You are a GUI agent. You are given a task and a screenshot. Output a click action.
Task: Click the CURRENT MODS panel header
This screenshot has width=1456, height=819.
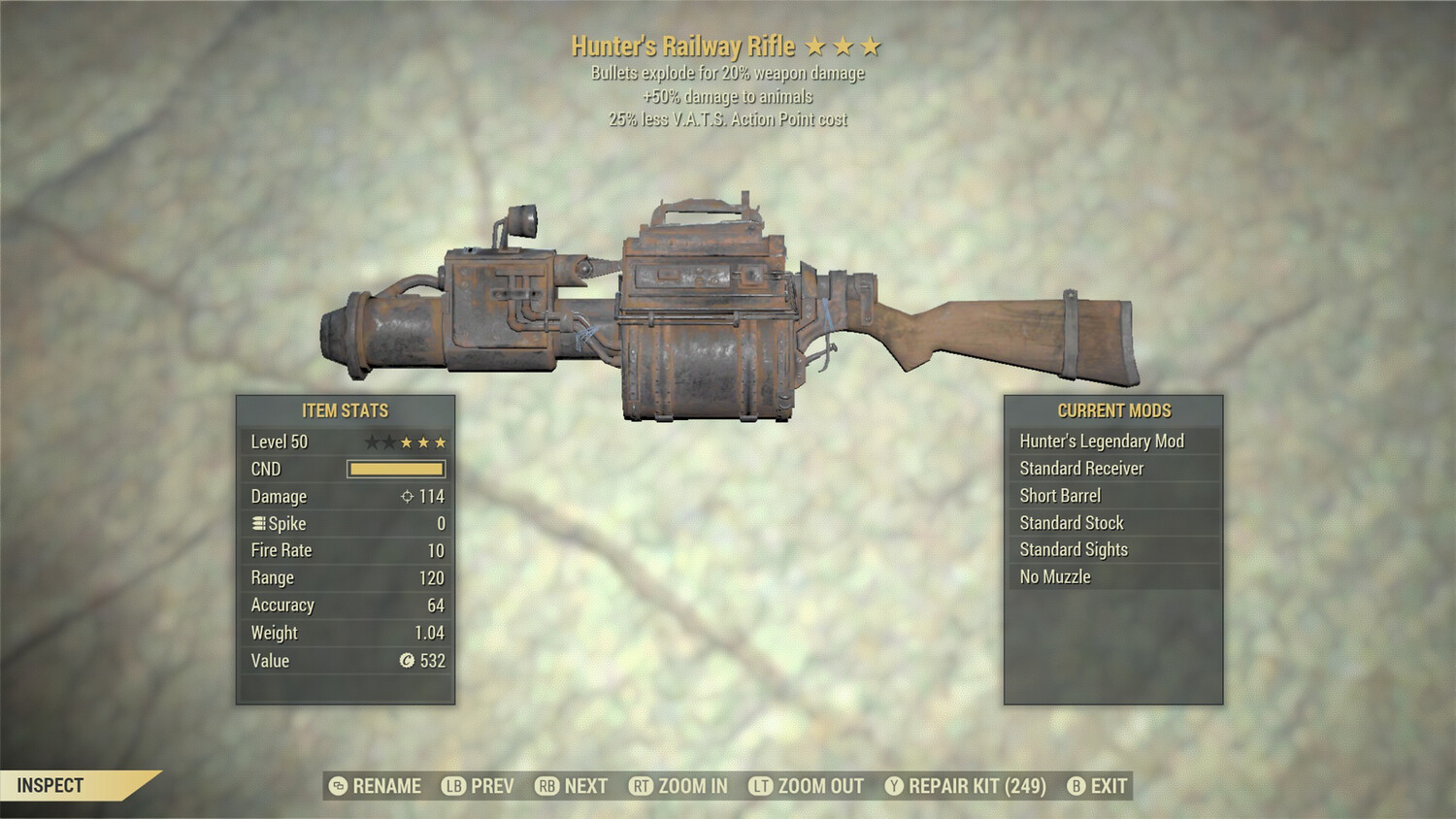tap(1116, 410)
